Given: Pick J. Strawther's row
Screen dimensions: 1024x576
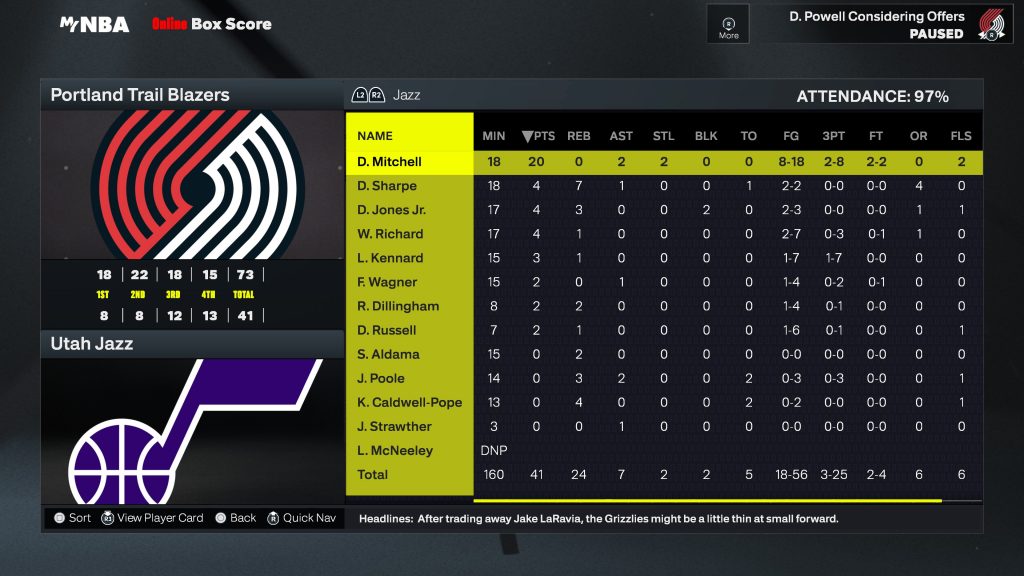Looking at the screenshot, I should point(395,426).
